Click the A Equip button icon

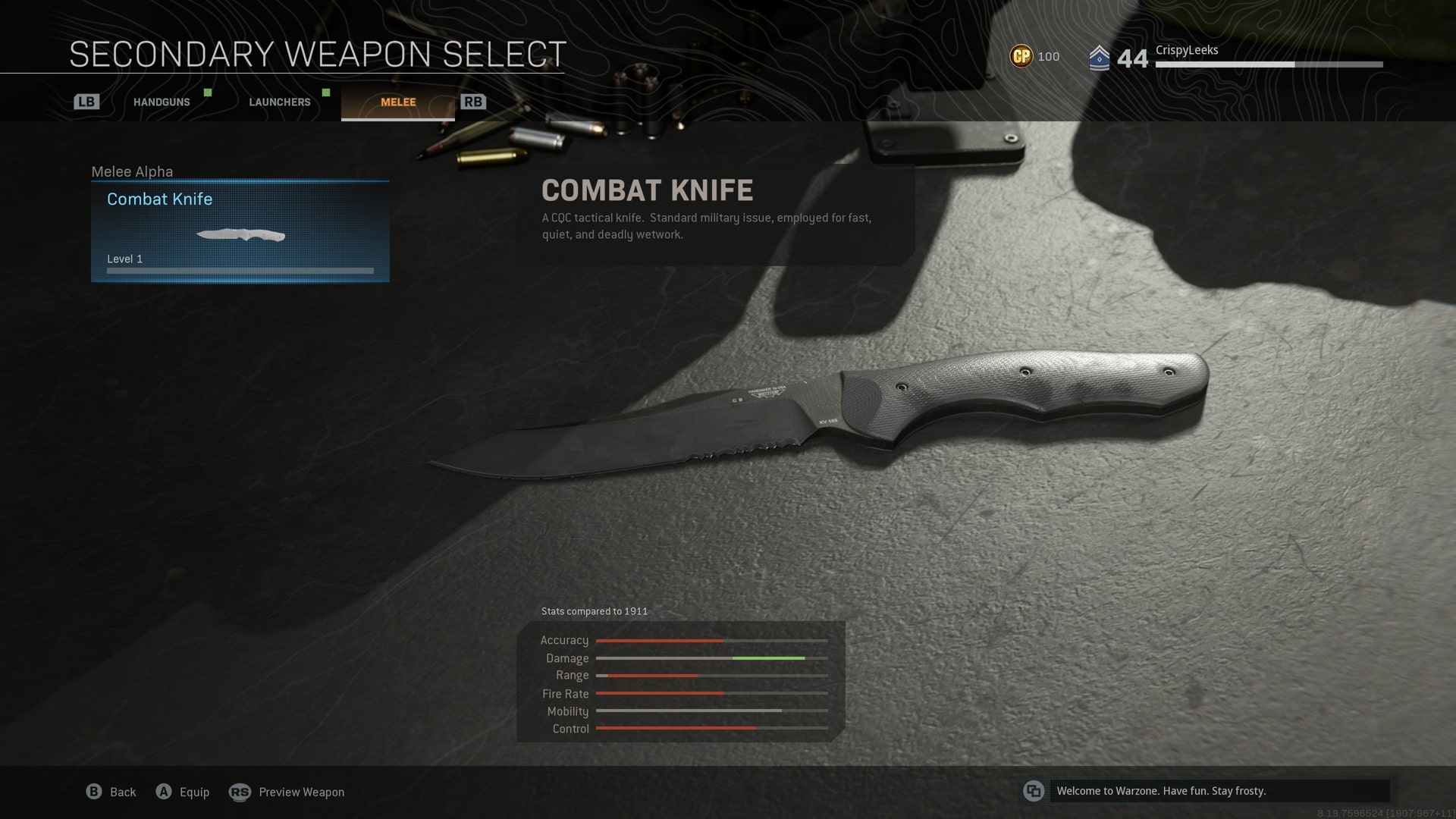tap(163, 791)
